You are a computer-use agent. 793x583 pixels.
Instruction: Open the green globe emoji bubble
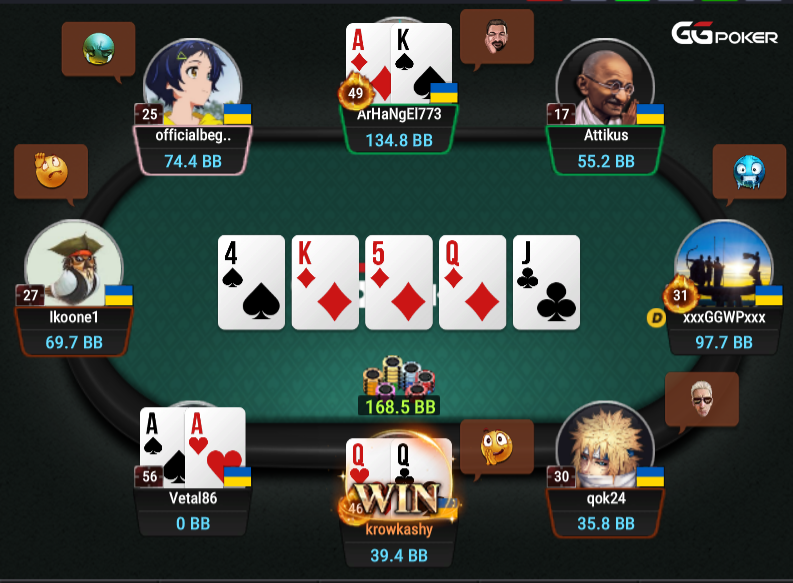(98, 46)
